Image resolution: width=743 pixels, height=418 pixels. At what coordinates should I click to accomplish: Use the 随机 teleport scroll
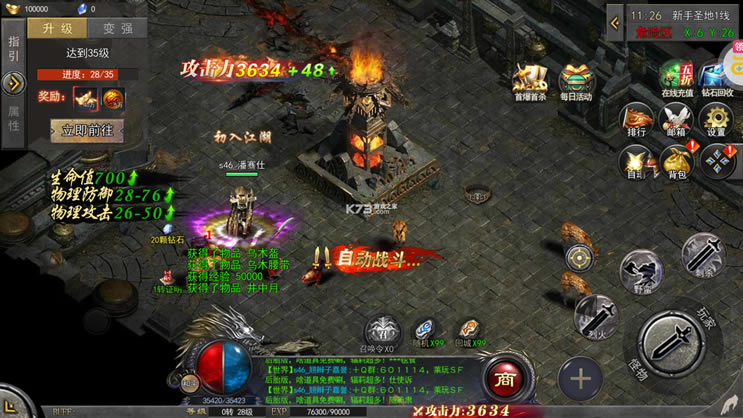coord(426,330)
